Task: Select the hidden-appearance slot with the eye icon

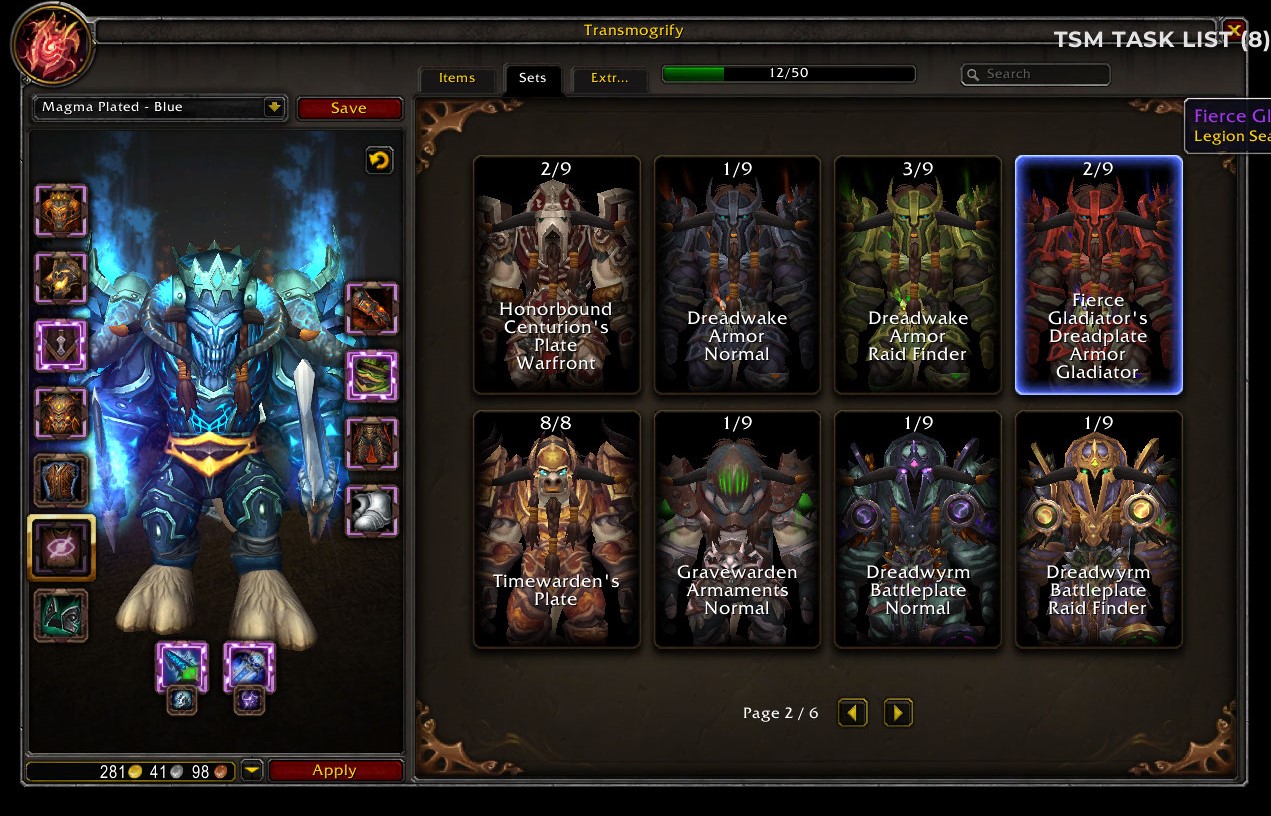Action: coord(61,547)
